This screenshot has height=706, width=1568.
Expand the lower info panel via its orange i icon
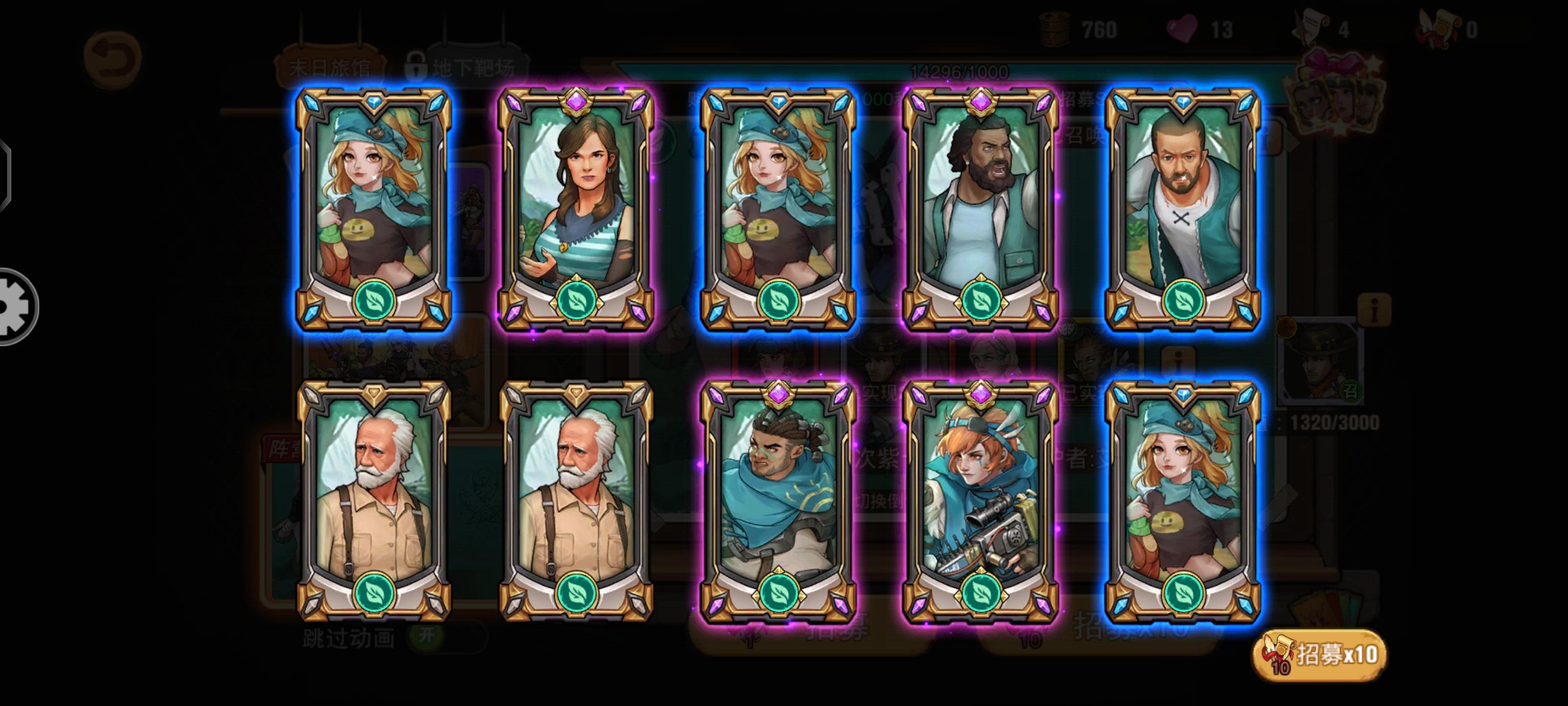(1178, 359)
